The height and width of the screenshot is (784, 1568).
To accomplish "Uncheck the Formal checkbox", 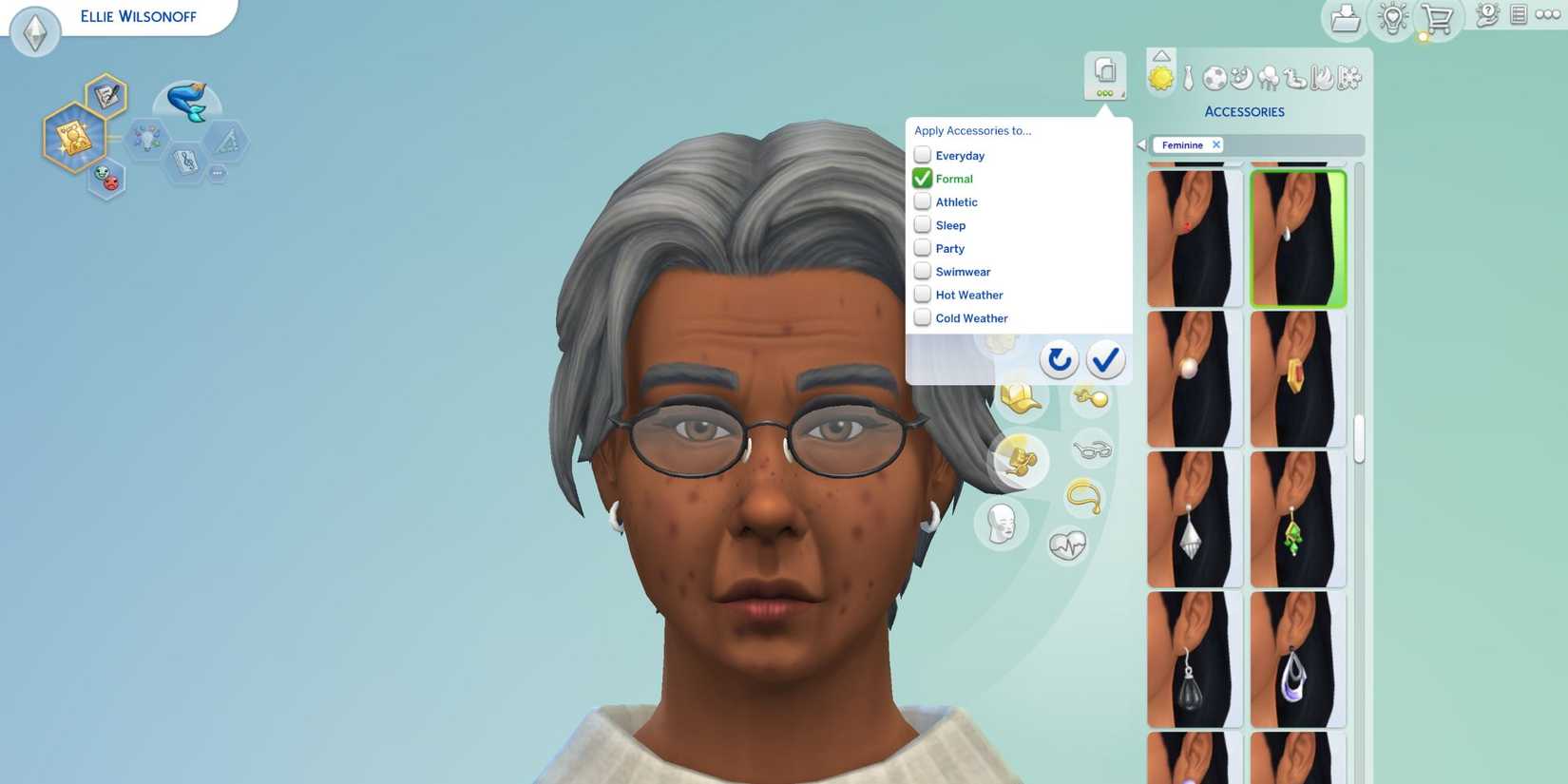I will coord(923,178).
